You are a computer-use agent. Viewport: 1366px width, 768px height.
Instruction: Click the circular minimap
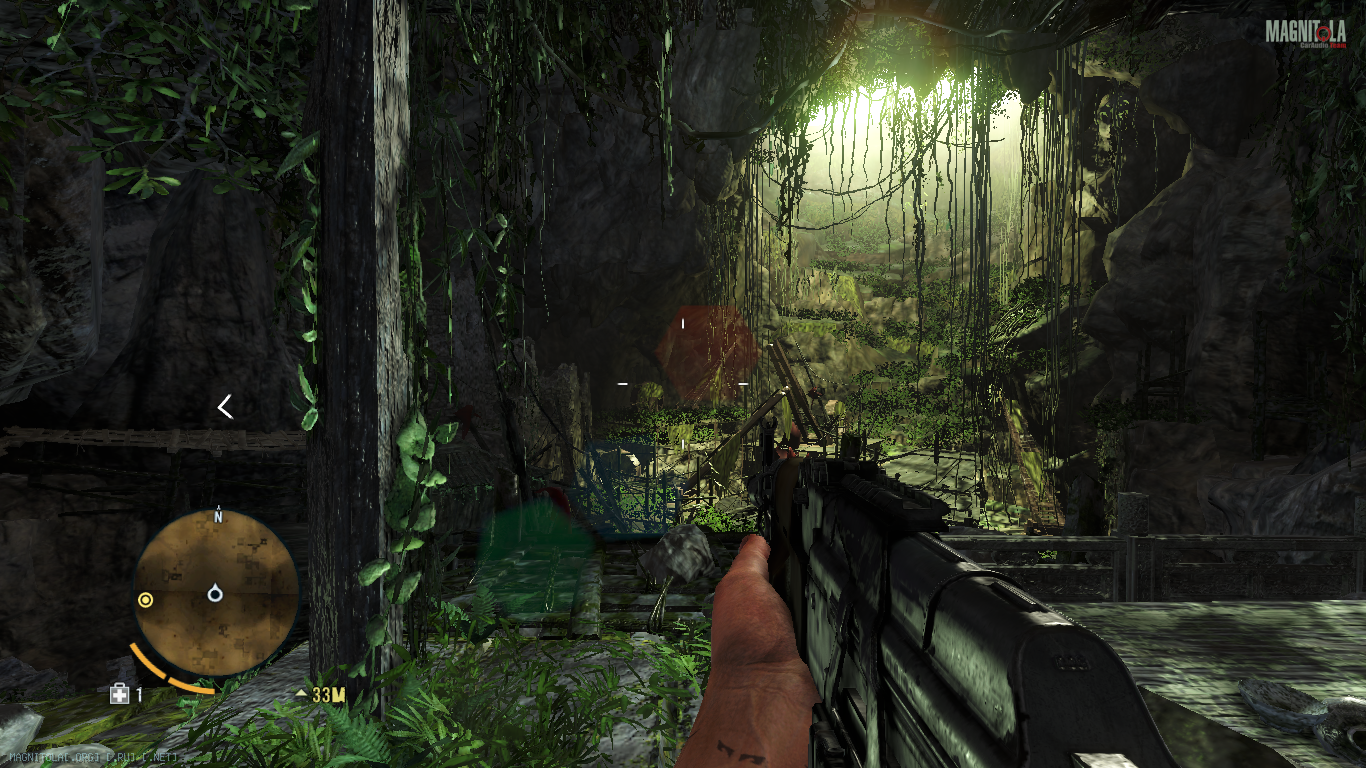pyautogui.click(x=217, y=592)
